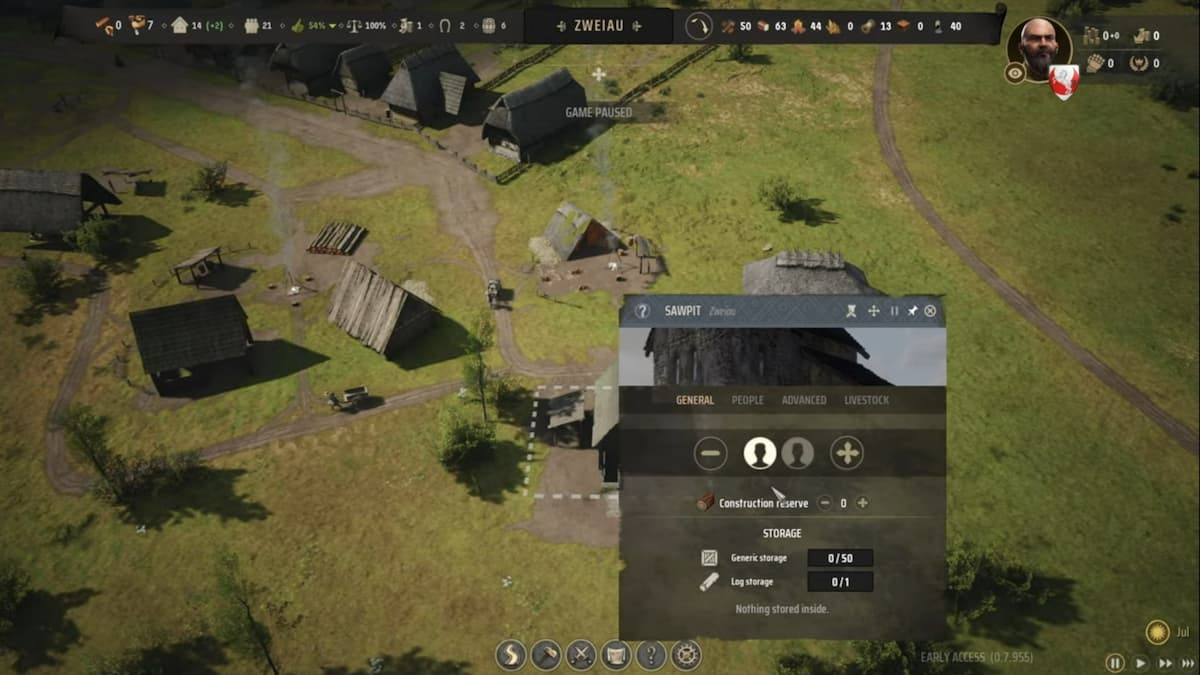The height and width of the screenshot is (675, 1200).
Task: Decrease the construction reserve amount
Action: [825, 503]
